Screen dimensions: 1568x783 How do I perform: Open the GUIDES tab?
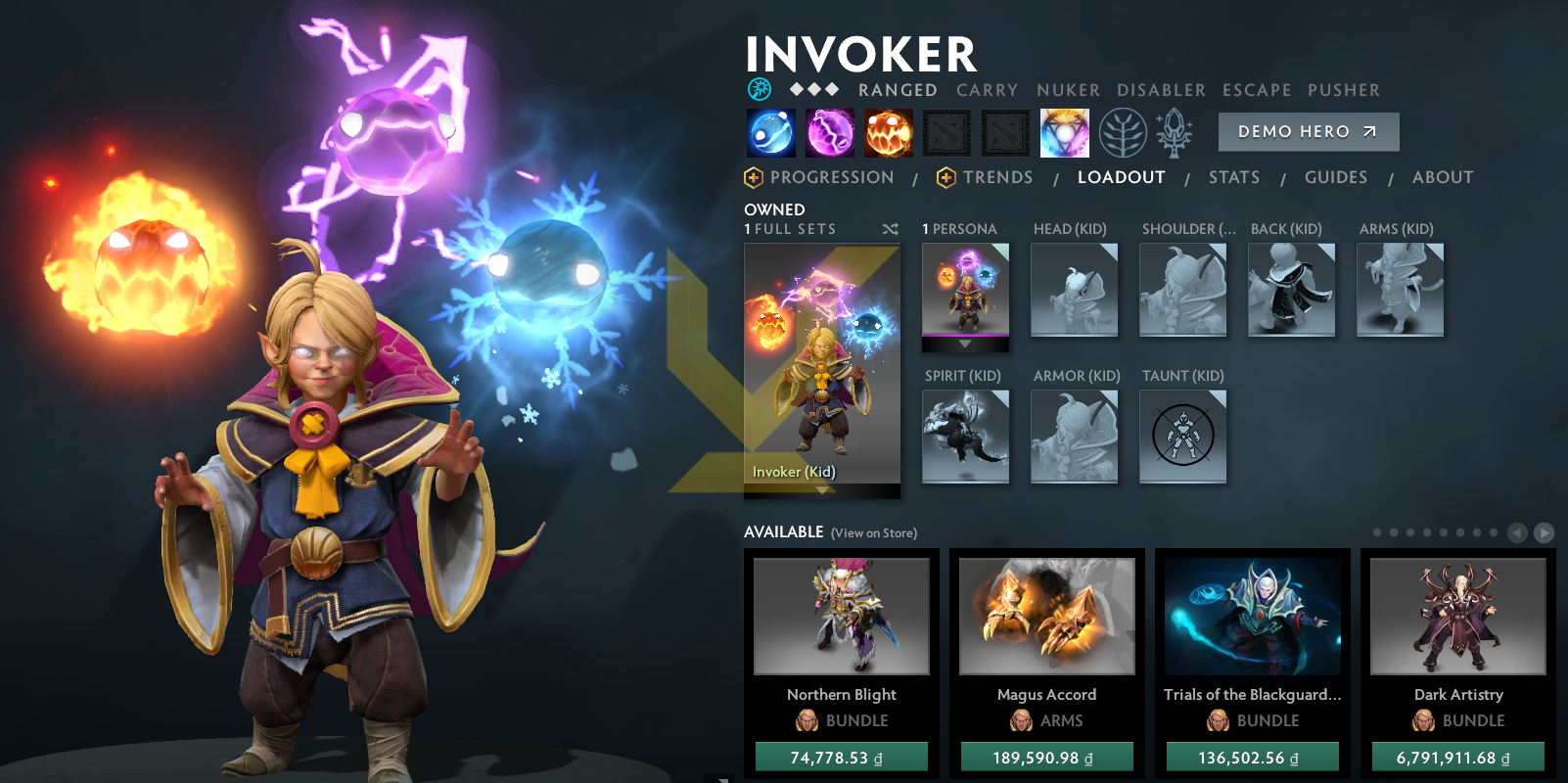(1336, 177)
